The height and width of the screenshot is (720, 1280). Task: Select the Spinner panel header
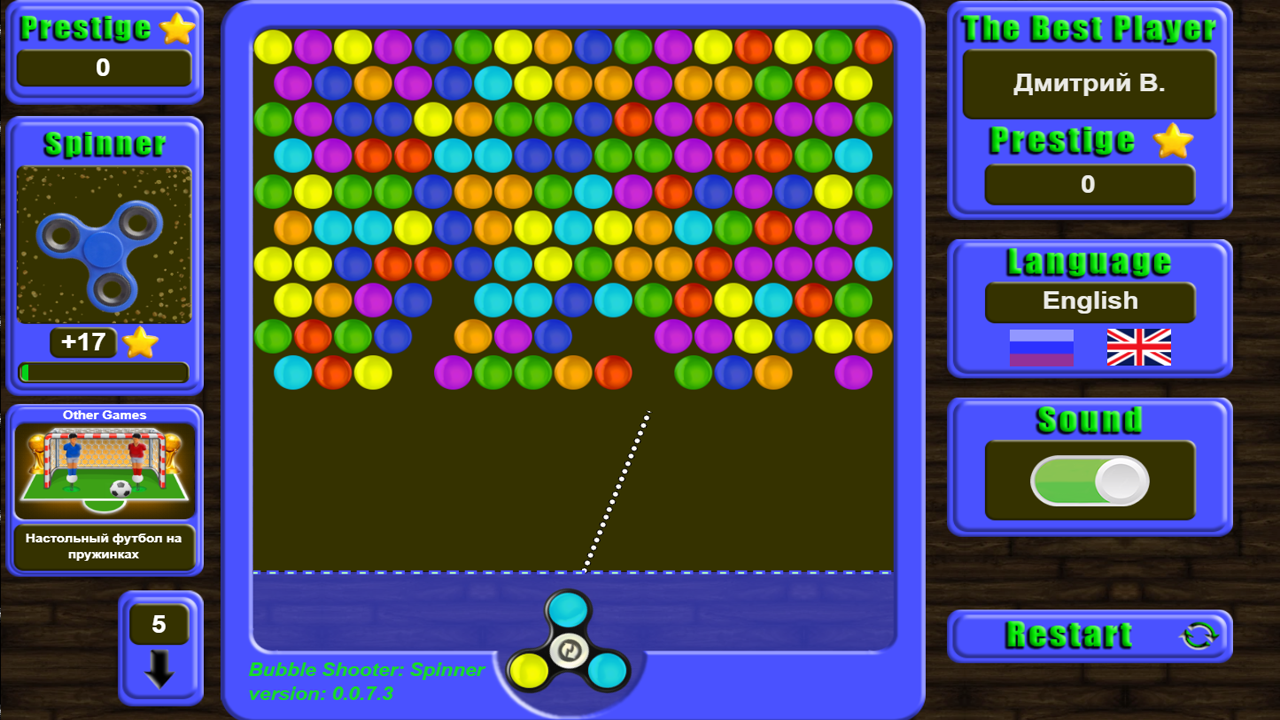(104, 144)
